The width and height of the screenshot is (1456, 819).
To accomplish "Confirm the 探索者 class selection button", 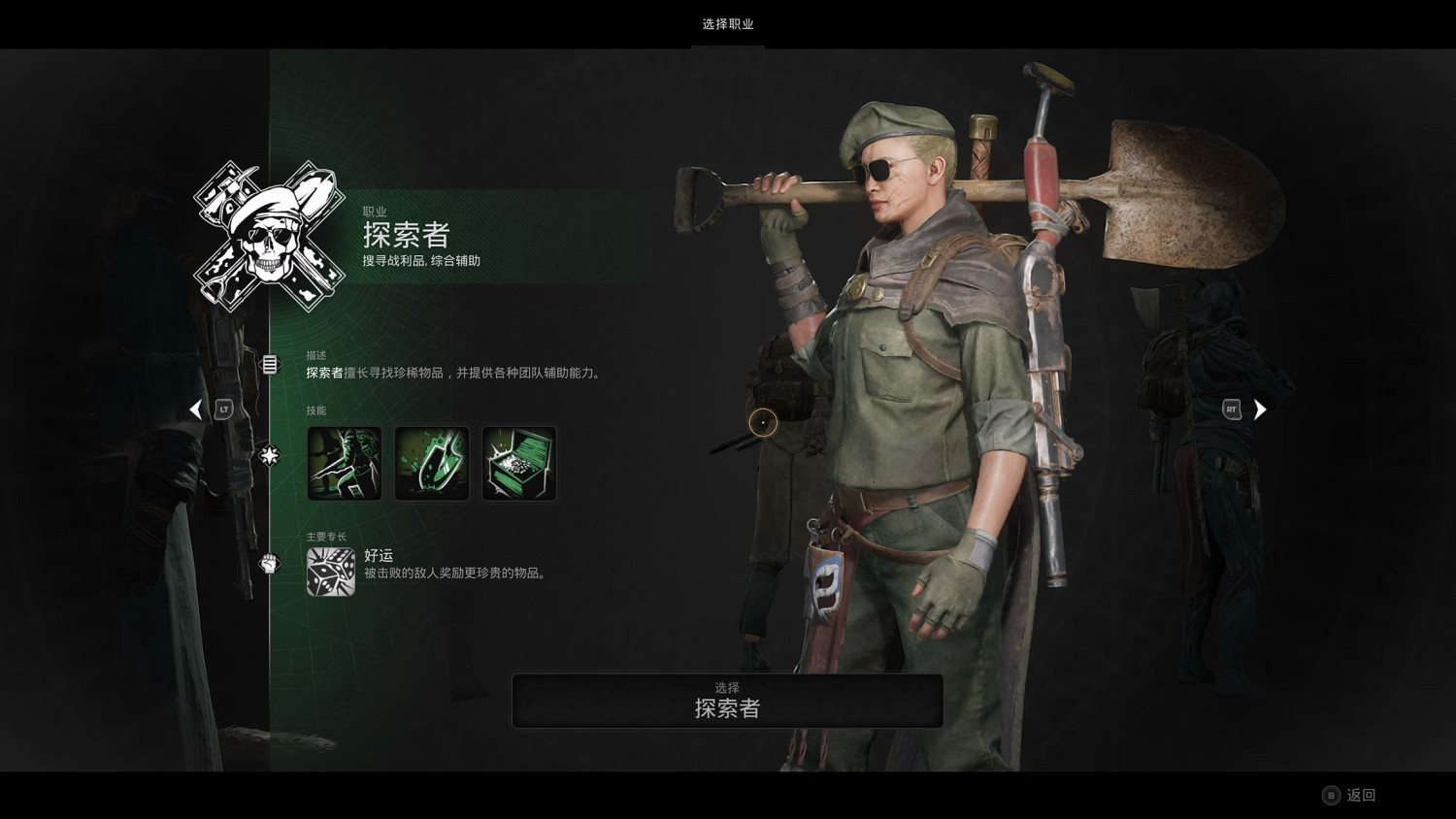I will pyautogui.click(x=727, y=701).
